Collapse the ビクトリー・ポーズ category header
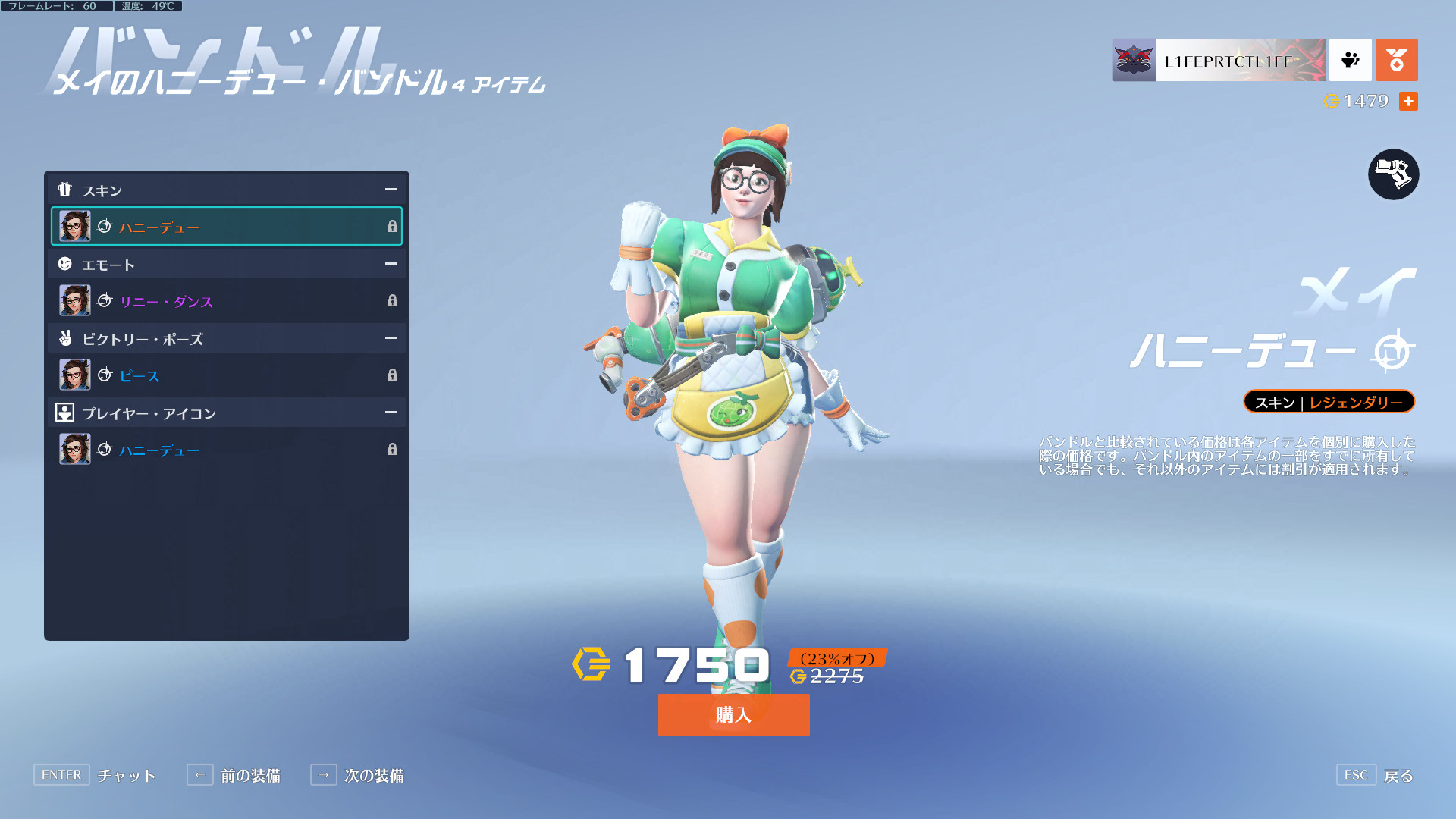This screenshot has width=1456, height=819. (x=391, y=338)
